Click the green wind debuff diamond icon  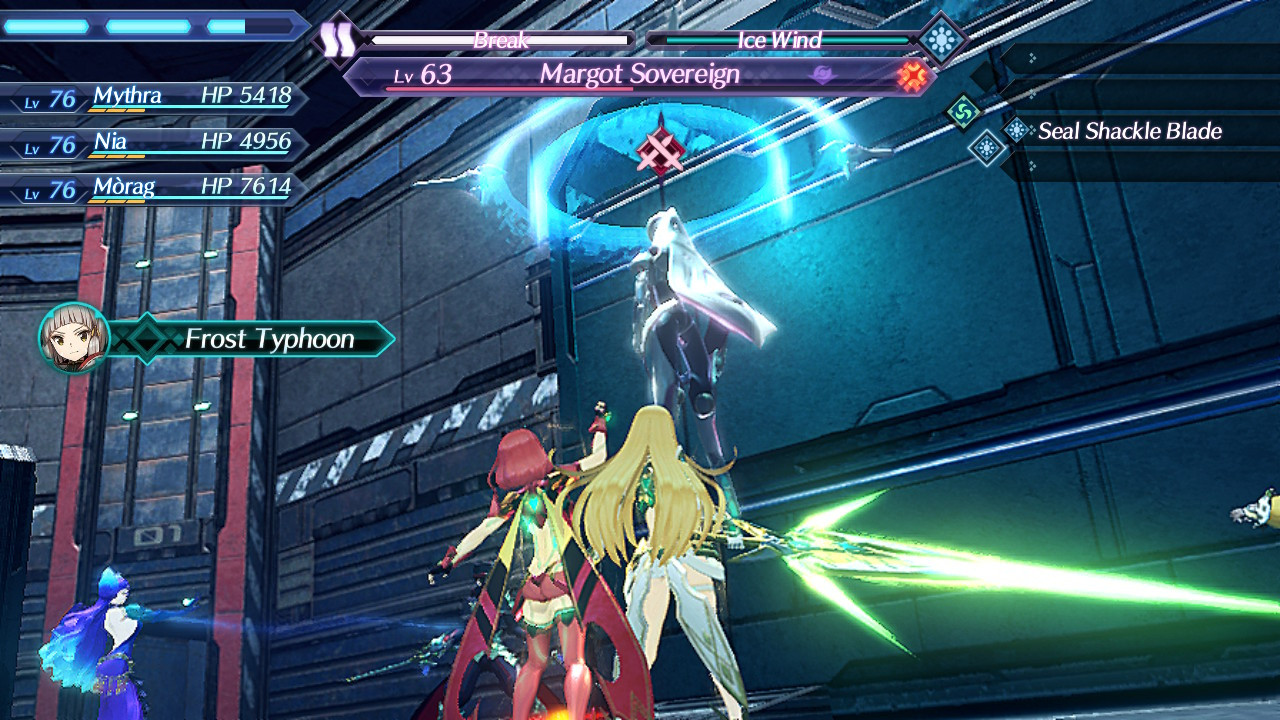pos(963,112)
